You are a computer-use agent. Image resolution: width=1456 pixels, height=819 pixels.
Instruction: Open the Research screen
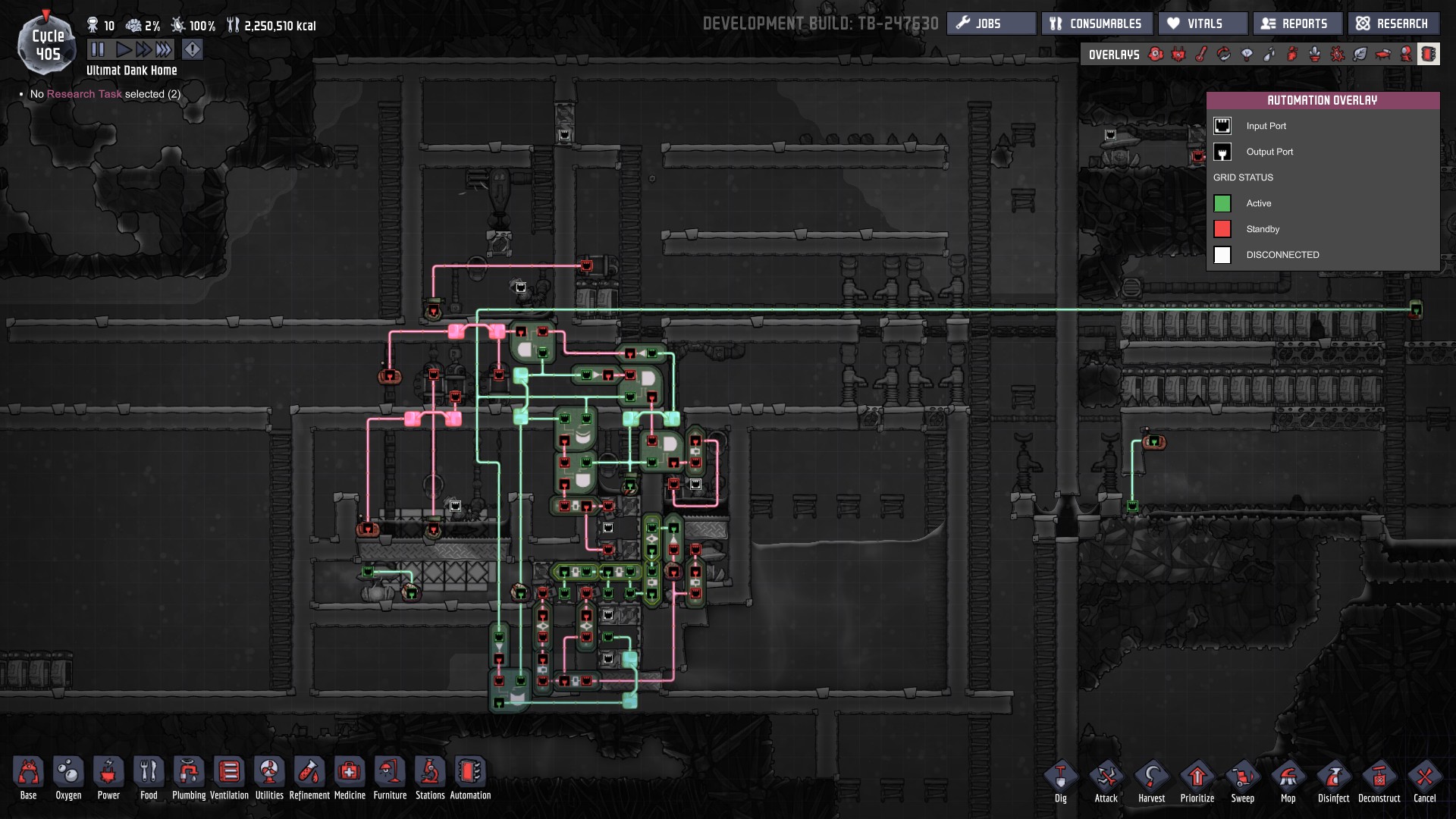point(1393,23)
